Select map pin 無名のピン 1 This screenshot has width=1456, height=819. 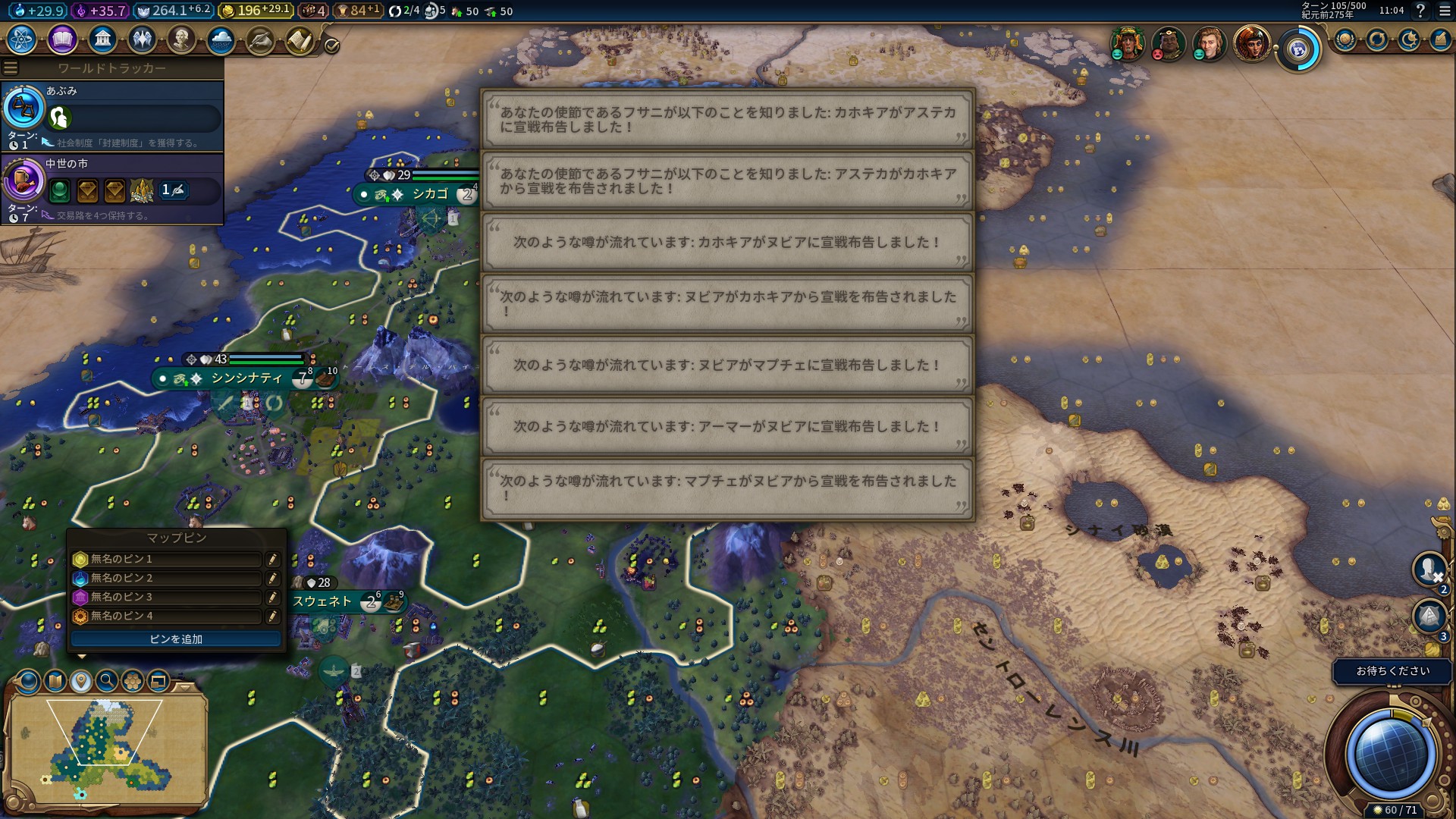(x=167, y=560)
